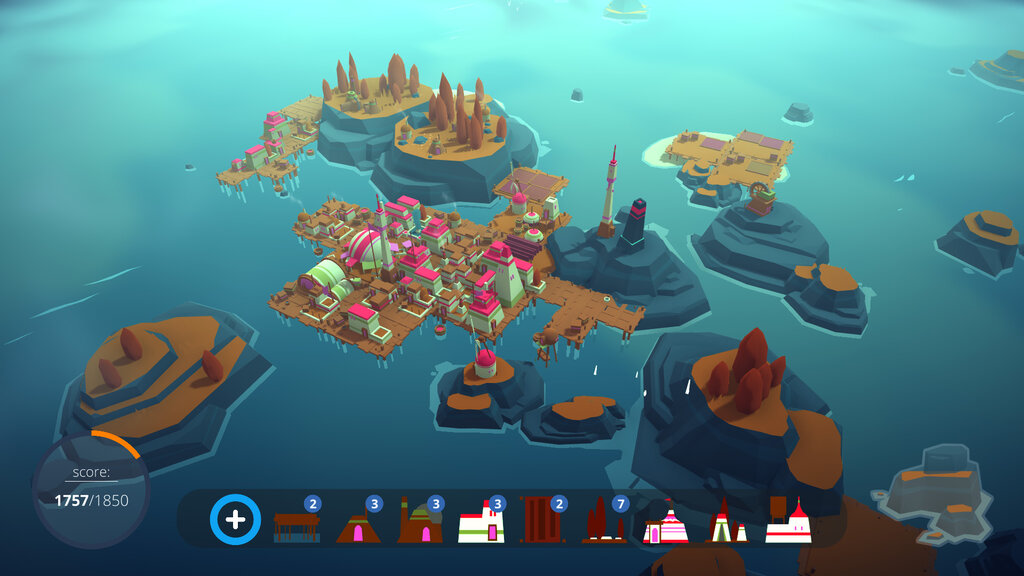Select the white house with red chimney
The image size is (1024, 576).
tap(481, 524)
